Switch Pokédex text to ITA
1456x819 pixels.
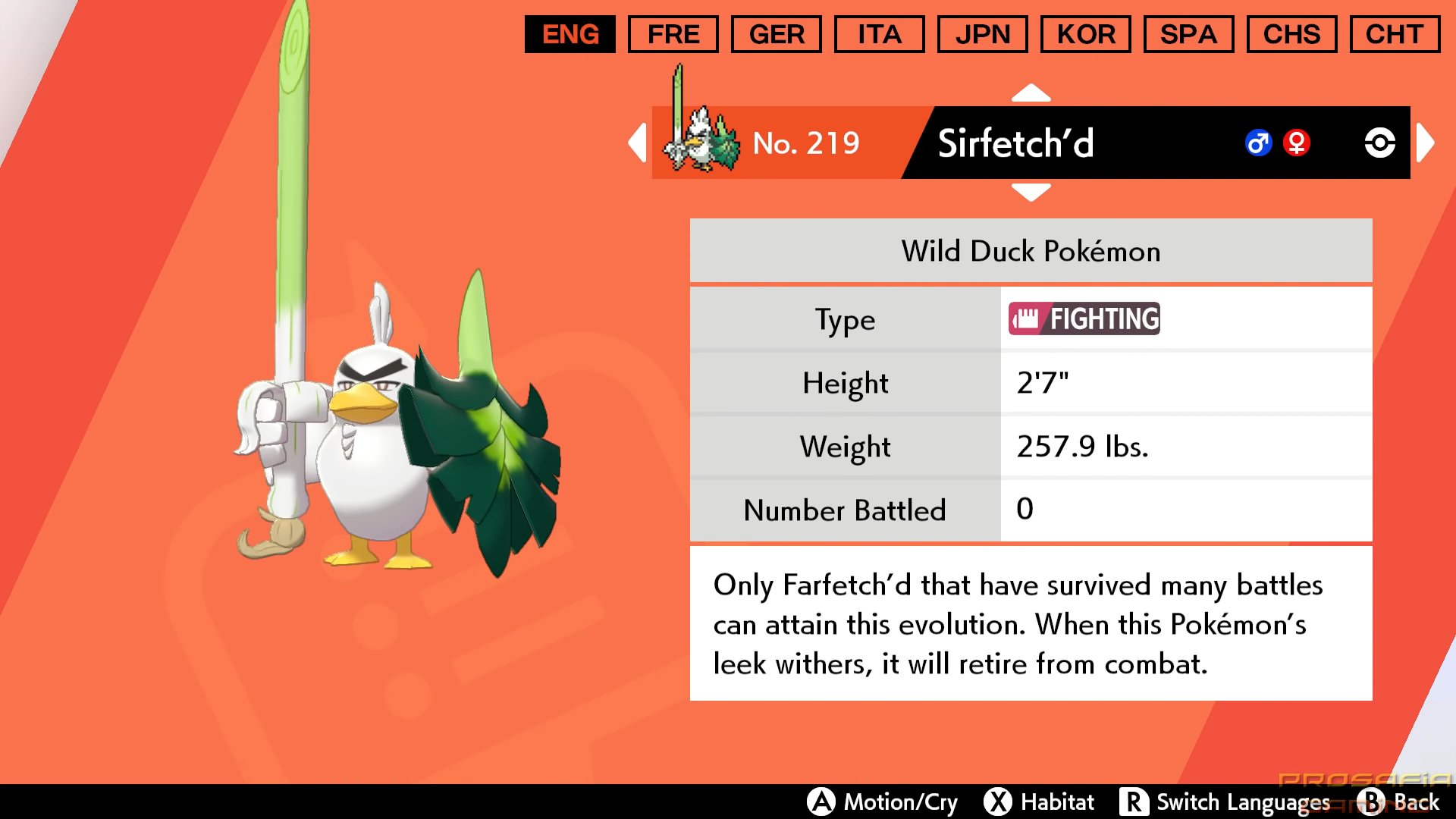[879, 34]
